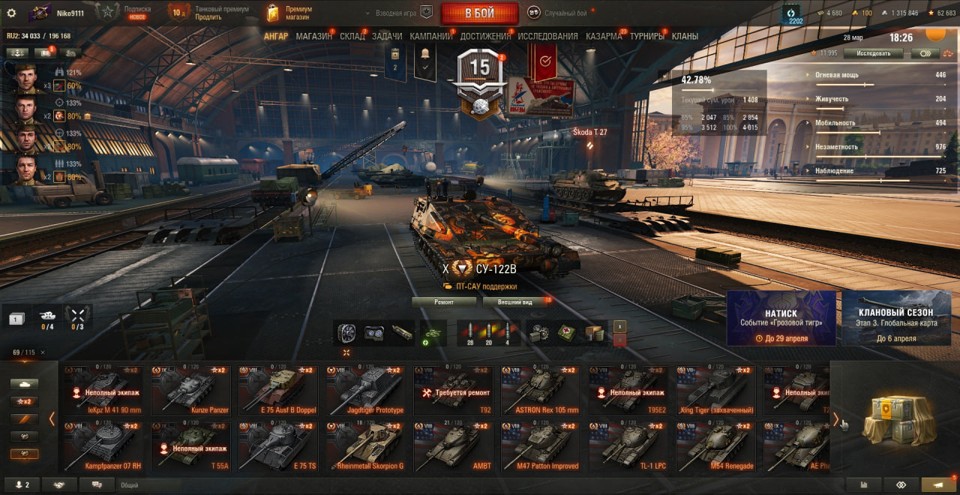Open the КЛАНЫ tab
960x495 pixels.
click(685, 36)
